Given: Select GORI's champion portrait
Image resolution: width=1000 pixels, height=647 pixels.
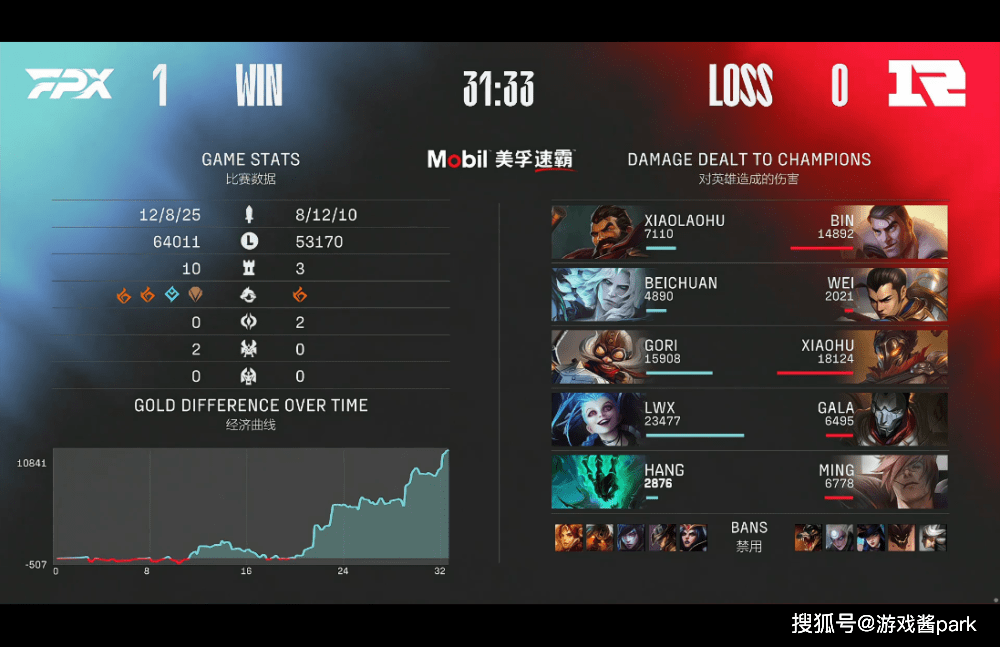Looking at the screenshot, I should [596, 357].
